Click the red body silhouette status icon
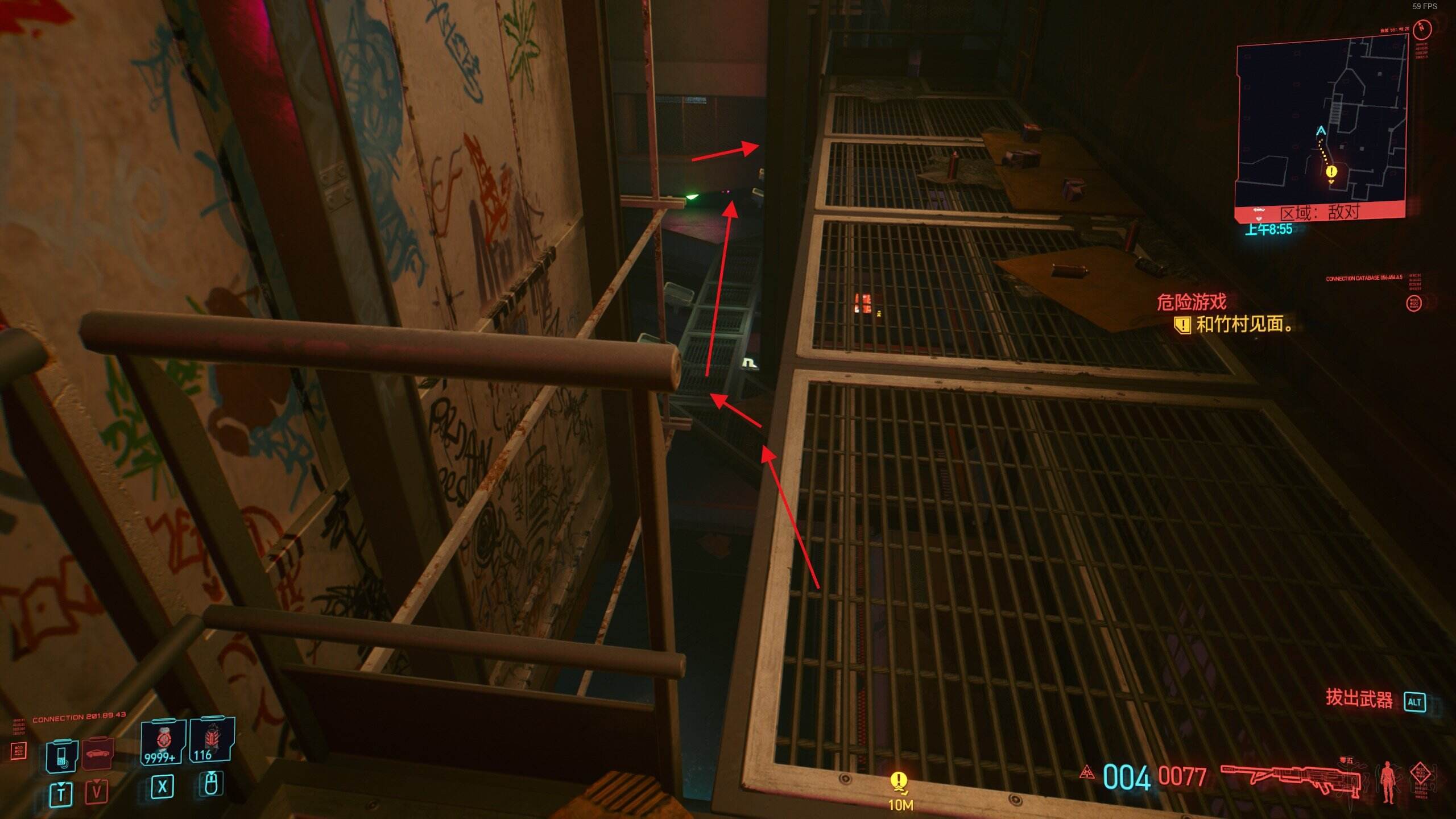1456x819 pixels. (1387, 781)
